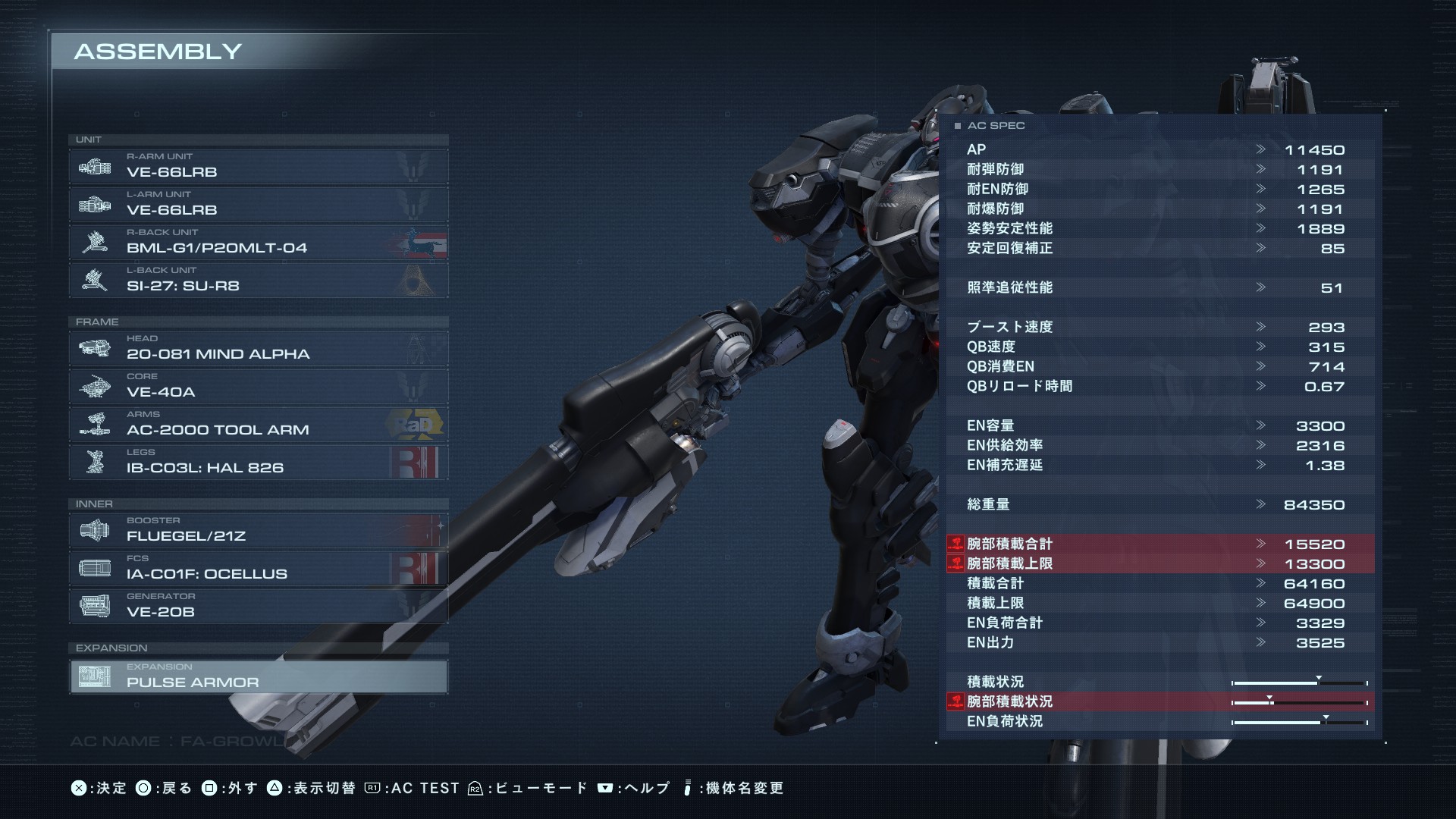
Task: Select the EXPANSION PULSE ARMOR slot
Action: pos(258,676)
